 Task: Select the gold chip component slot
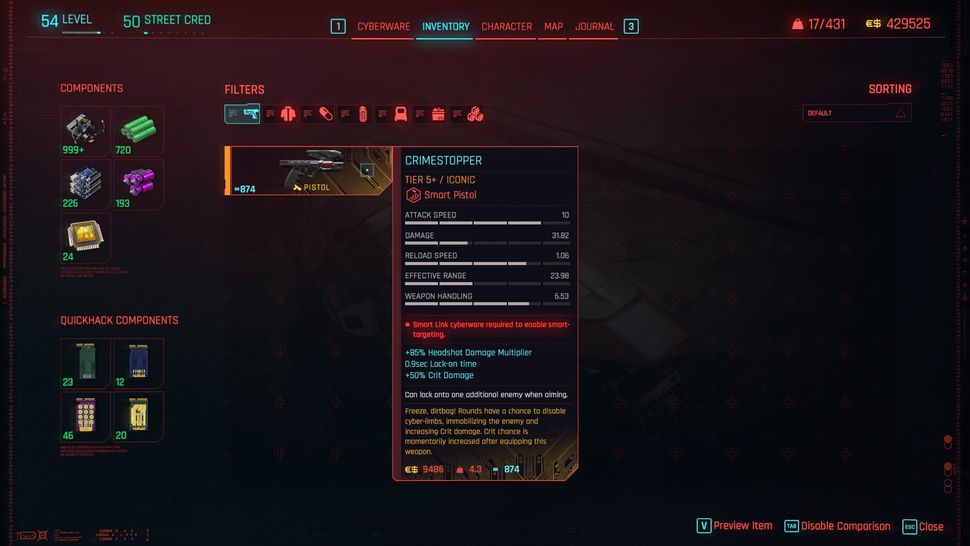pos(85,238)
